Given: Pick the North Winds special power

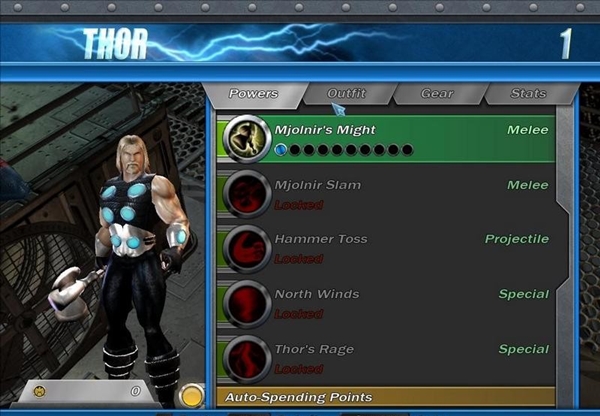Looking at the screenshot, I should click(x=385, y=302).
